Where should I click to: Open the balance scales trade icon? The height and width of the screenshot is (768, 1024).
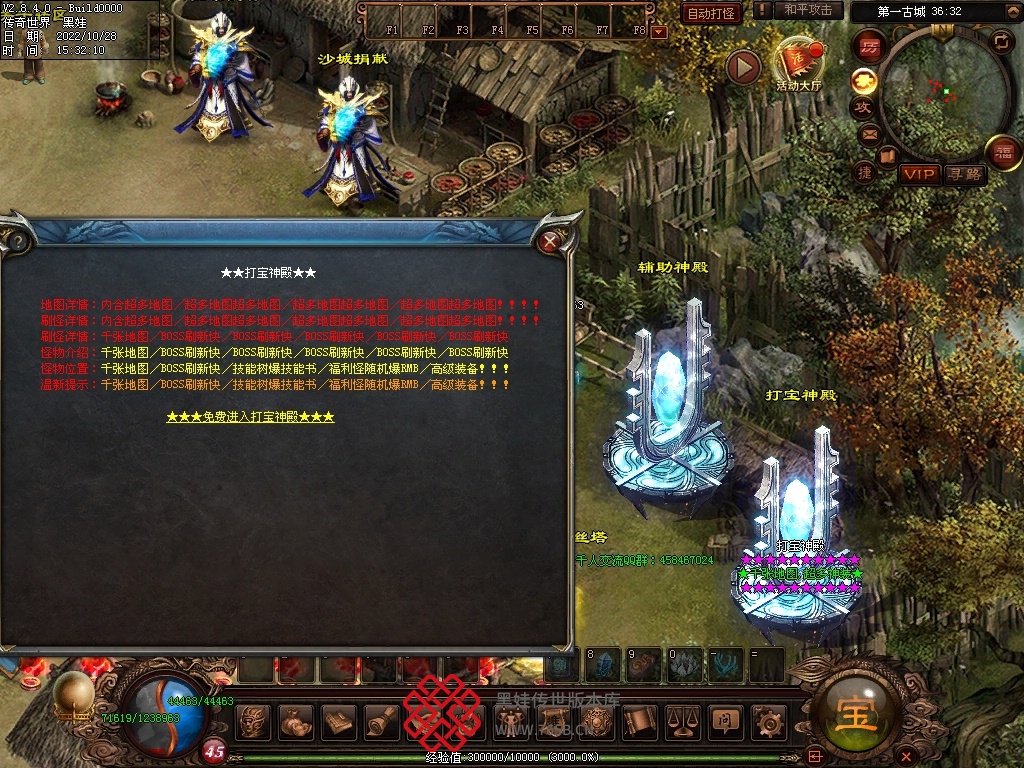coord(681,720)
